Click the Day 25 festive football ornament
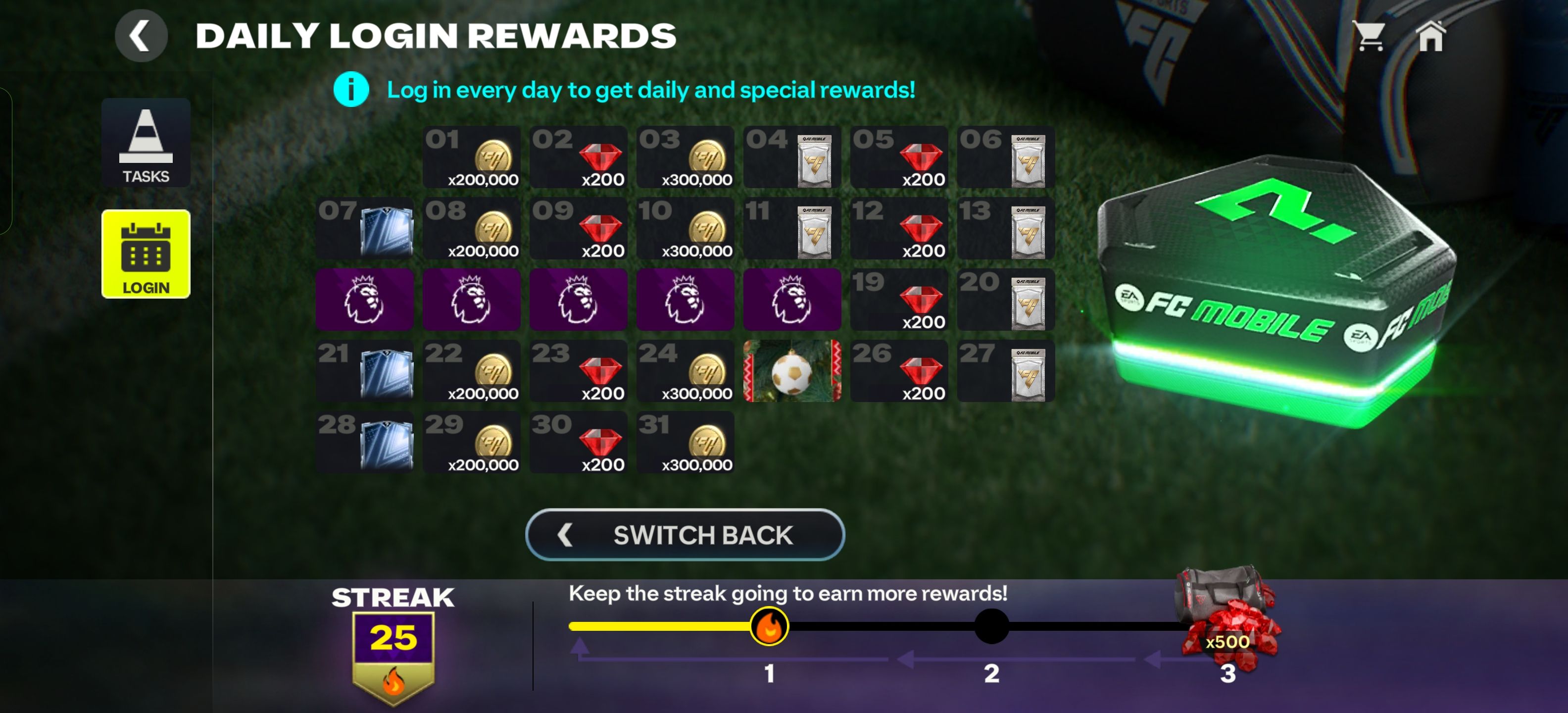1568x713 pixels. (x=792, y=370)
